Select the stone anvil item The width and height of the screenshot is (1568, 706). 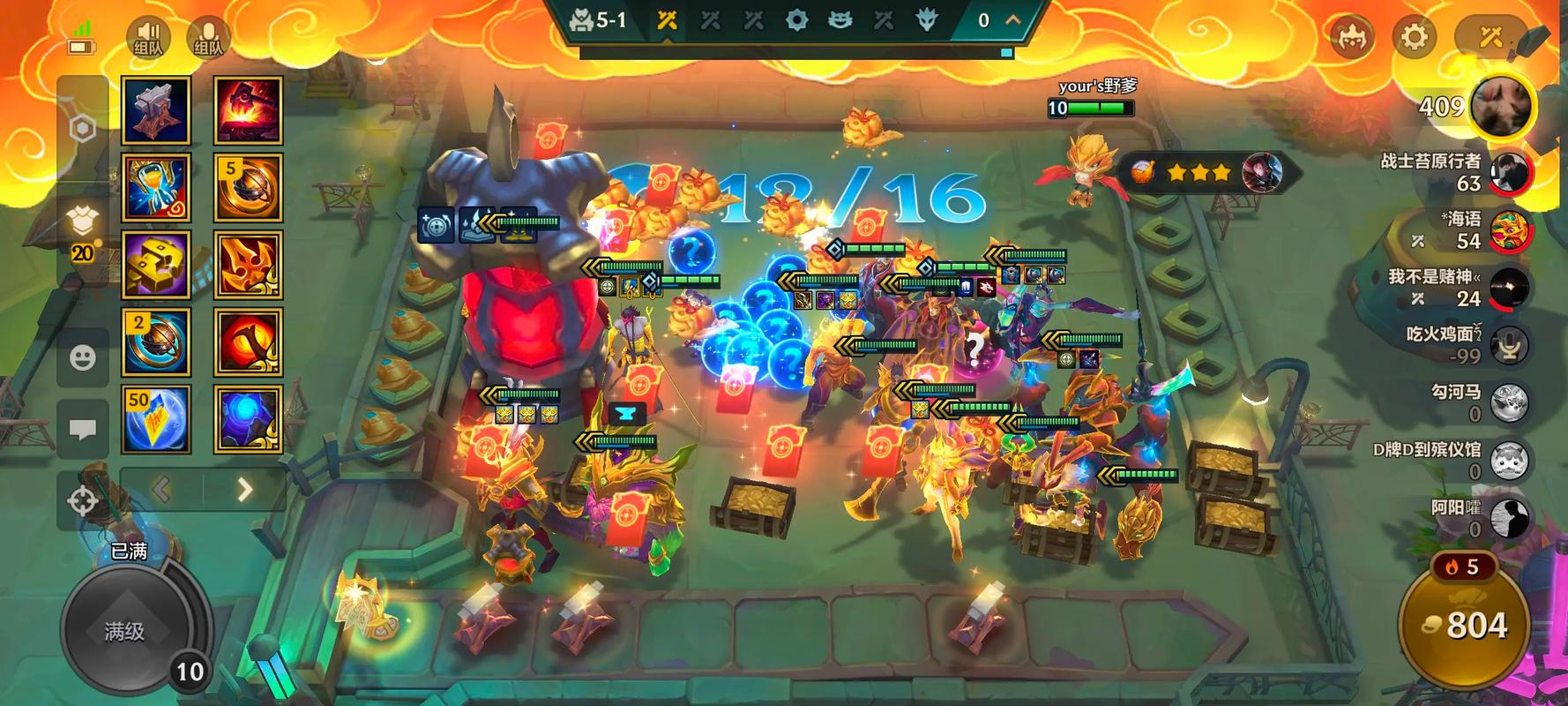pyautogui.click(x=156, y=110)
